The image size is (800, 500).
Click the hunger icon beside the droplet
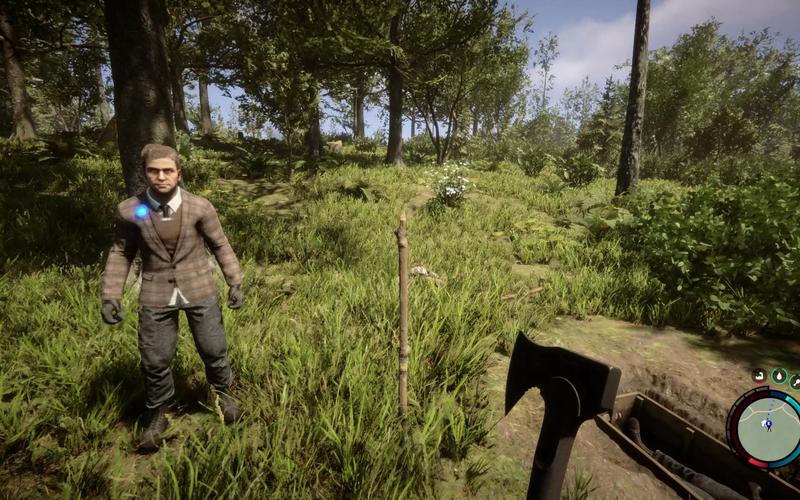tap(794, 380)
